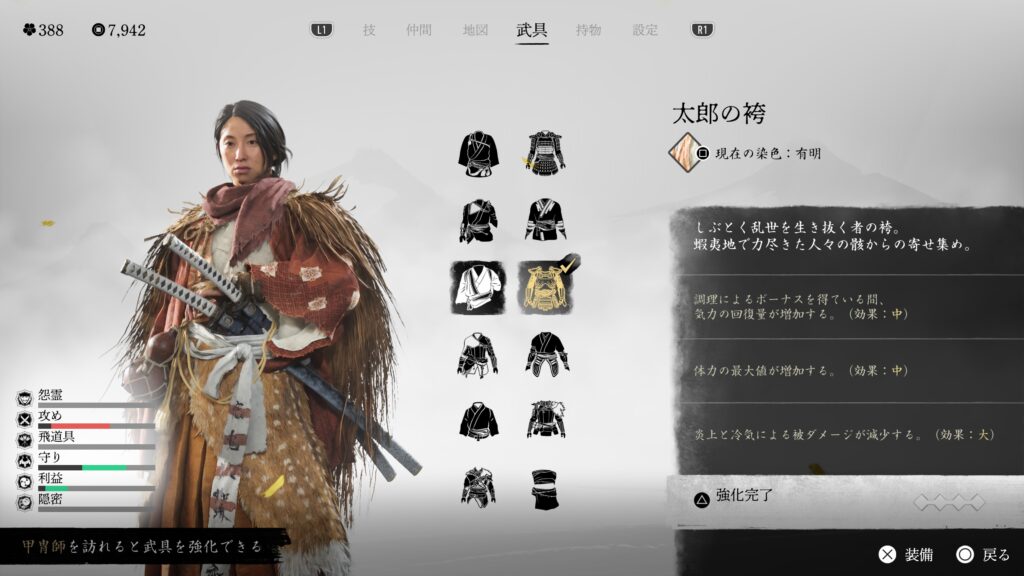The width and height of the screenshot is (1024, 576).
Task: Open the 設定 settings tab
Action: coord(645,30)
